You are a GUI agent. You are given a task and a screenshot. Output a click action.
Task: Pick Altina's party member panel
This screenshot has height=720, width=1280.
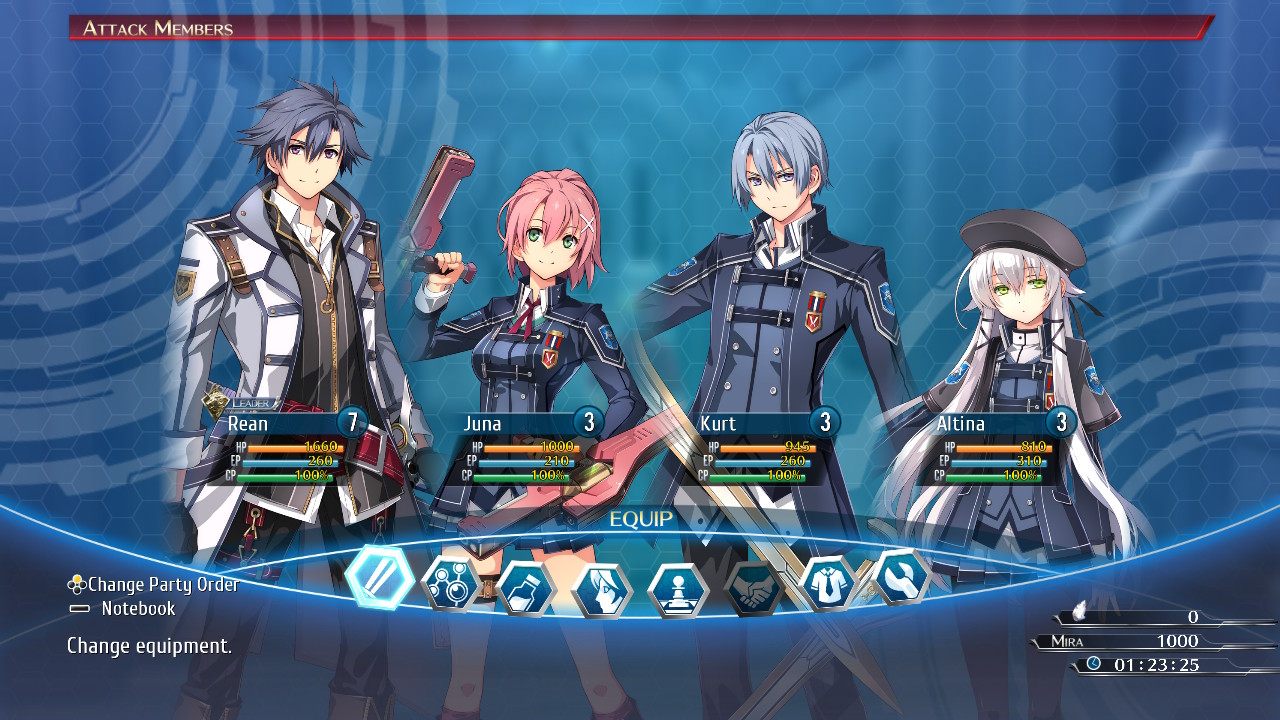[x=994, y=448]
